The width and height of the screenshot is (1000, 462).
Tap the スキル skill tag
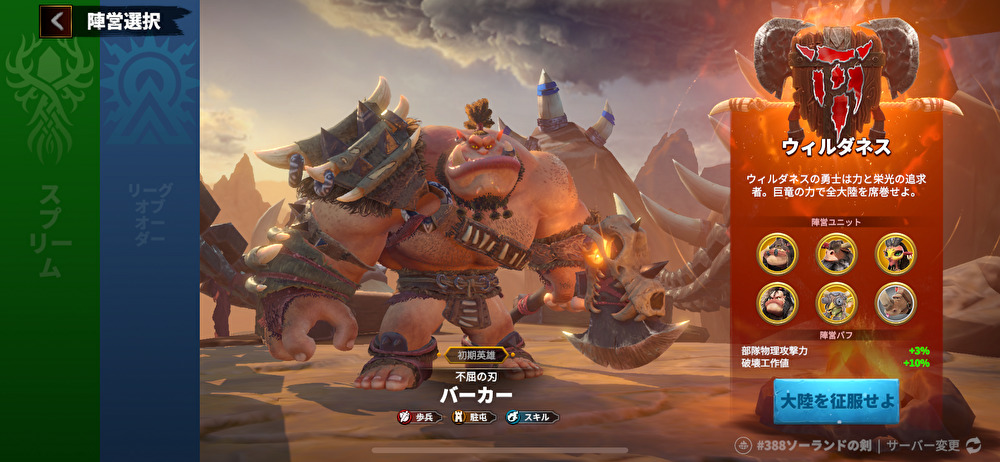[x=533, y=417]
